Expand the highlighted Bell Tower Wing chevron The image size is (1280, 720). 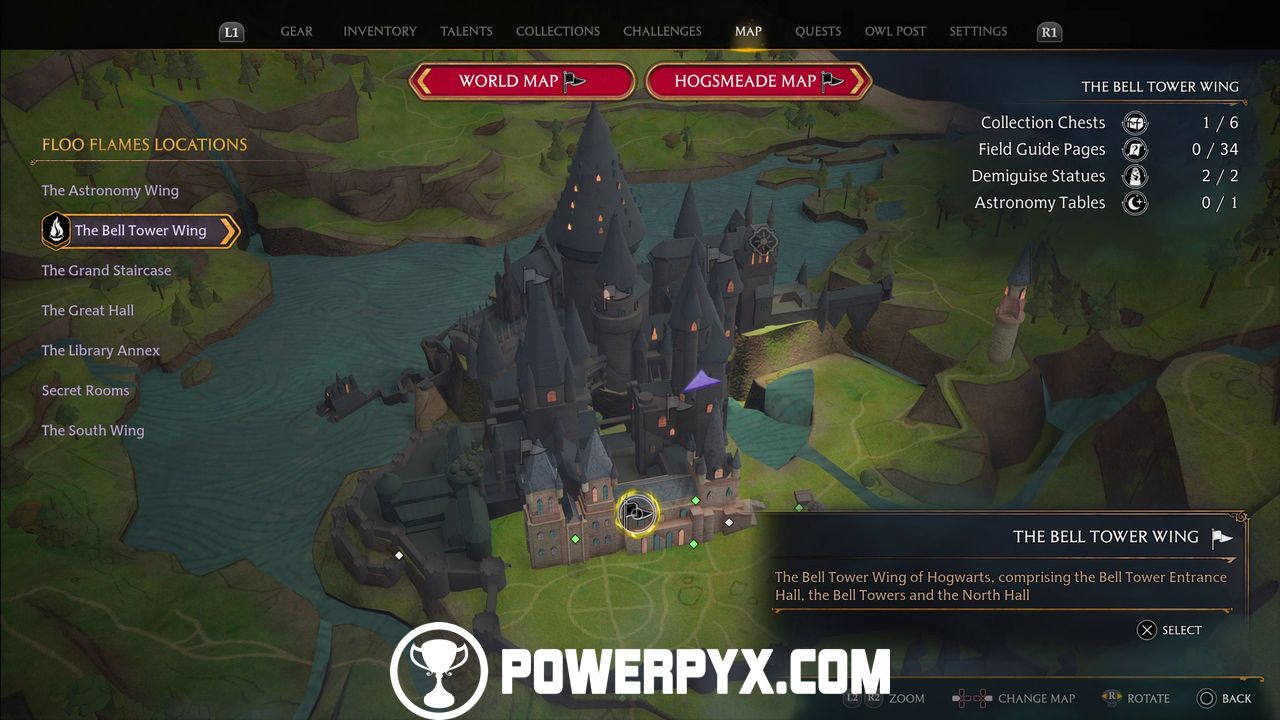pyautogui.click(x=232, y=230)
